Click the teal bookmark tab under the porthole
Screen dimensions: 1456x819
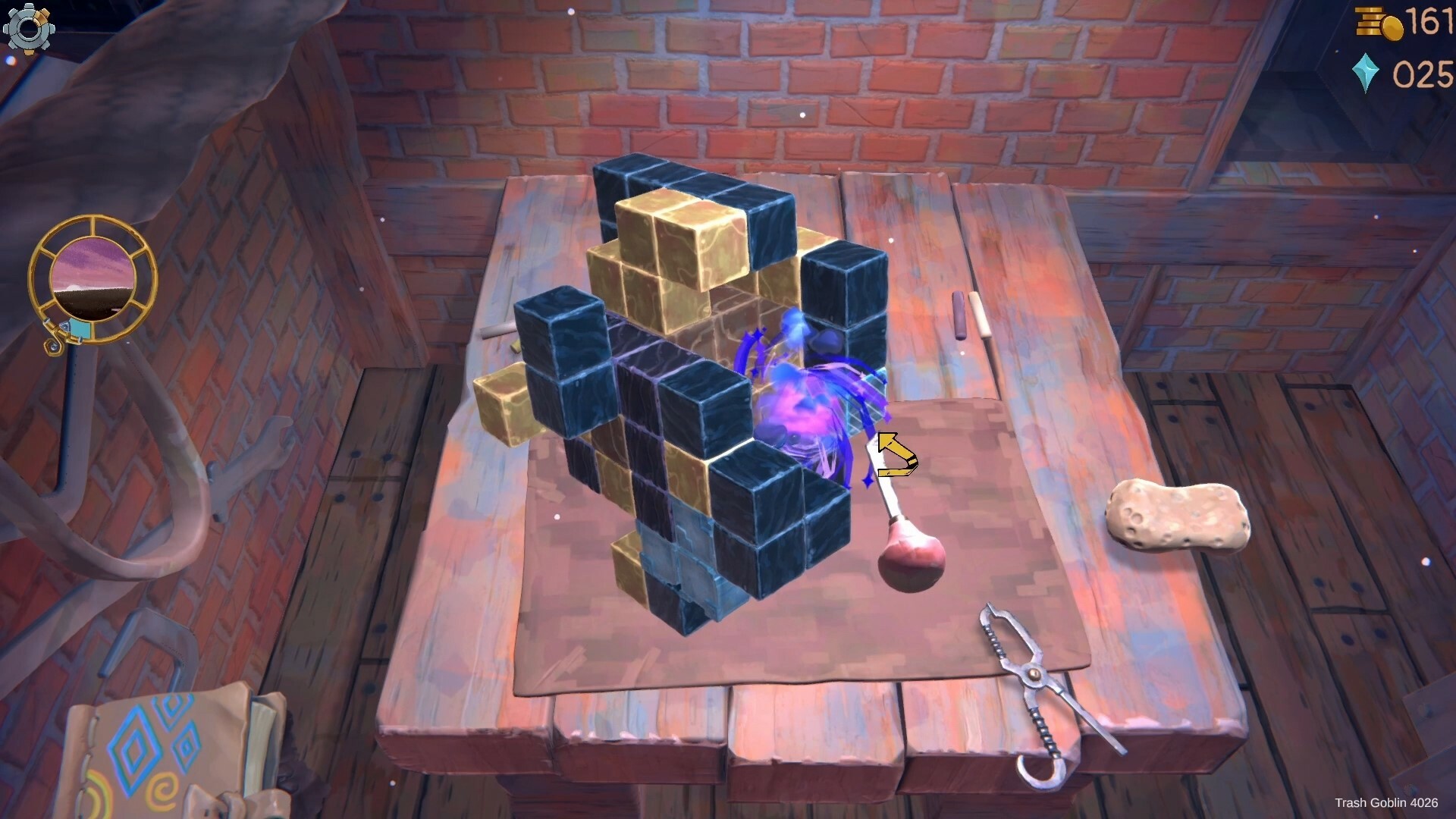click(80, 328)
